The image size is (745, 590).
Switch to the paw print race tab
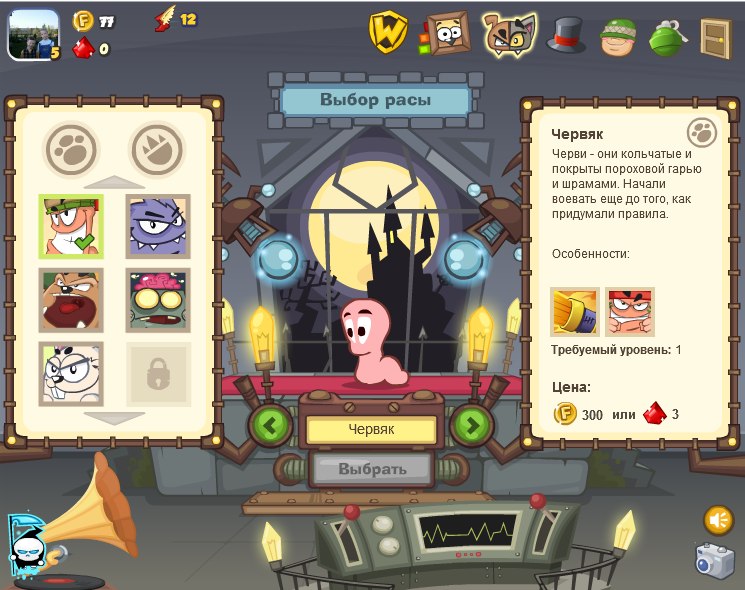tap(71, 149)
